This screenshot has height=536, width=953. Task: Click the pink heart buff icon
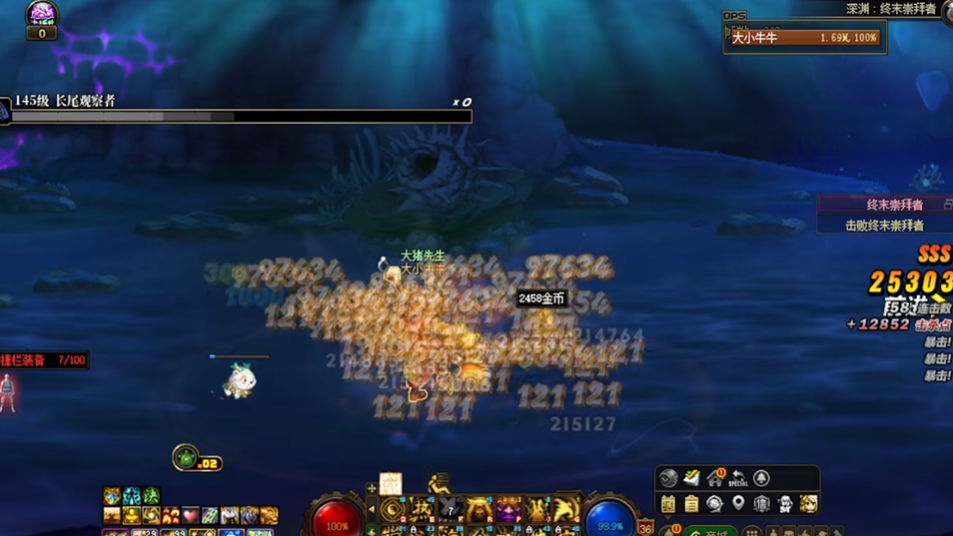click(x=190, y=516)
